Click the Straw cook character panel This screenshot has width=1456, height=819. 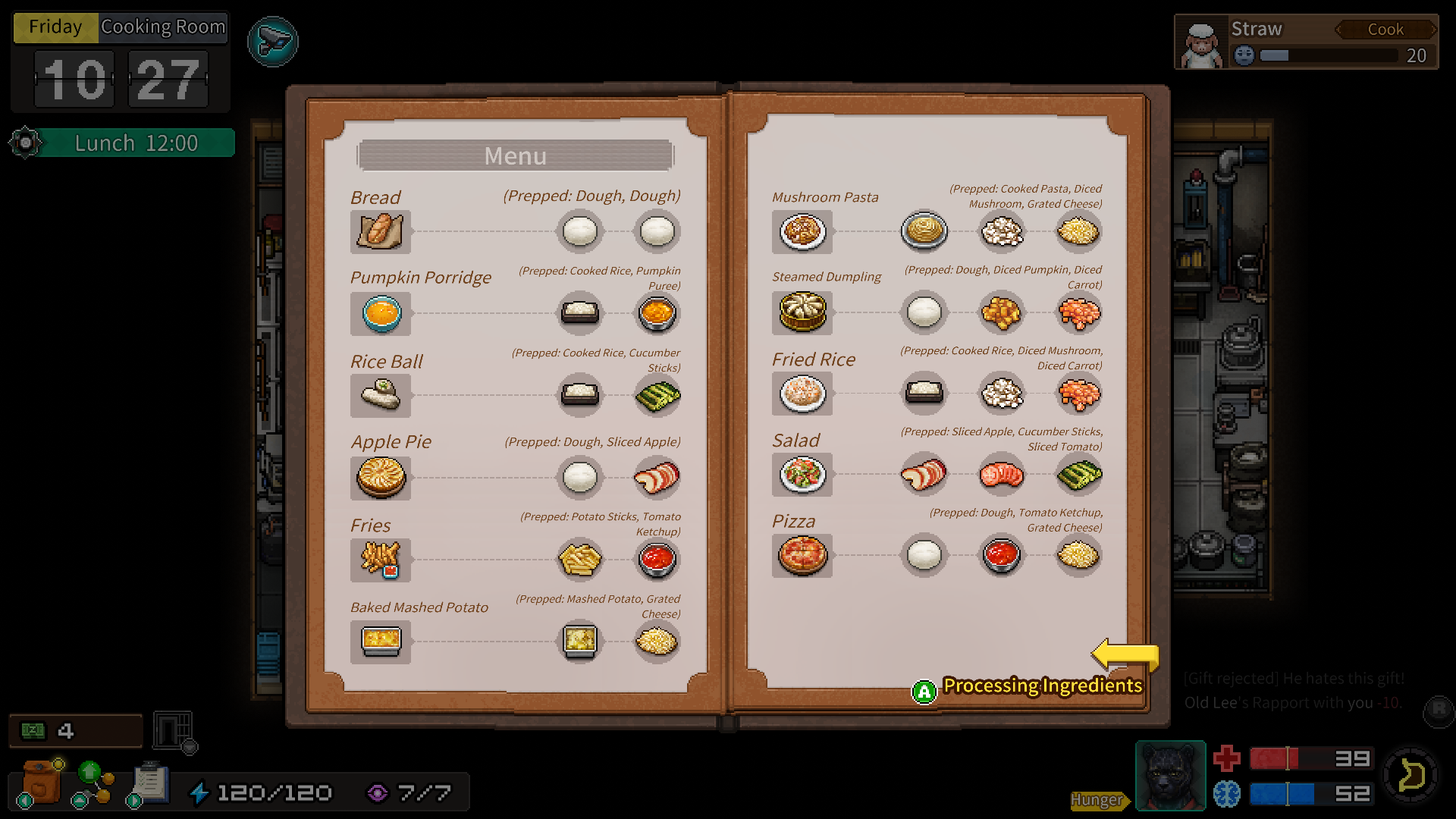(1306, 42)
